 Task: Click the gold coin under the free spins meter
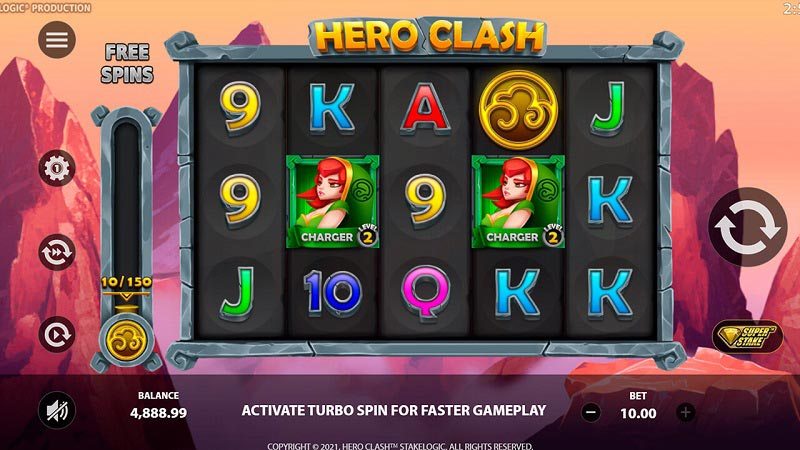click(x=126, y=336)
